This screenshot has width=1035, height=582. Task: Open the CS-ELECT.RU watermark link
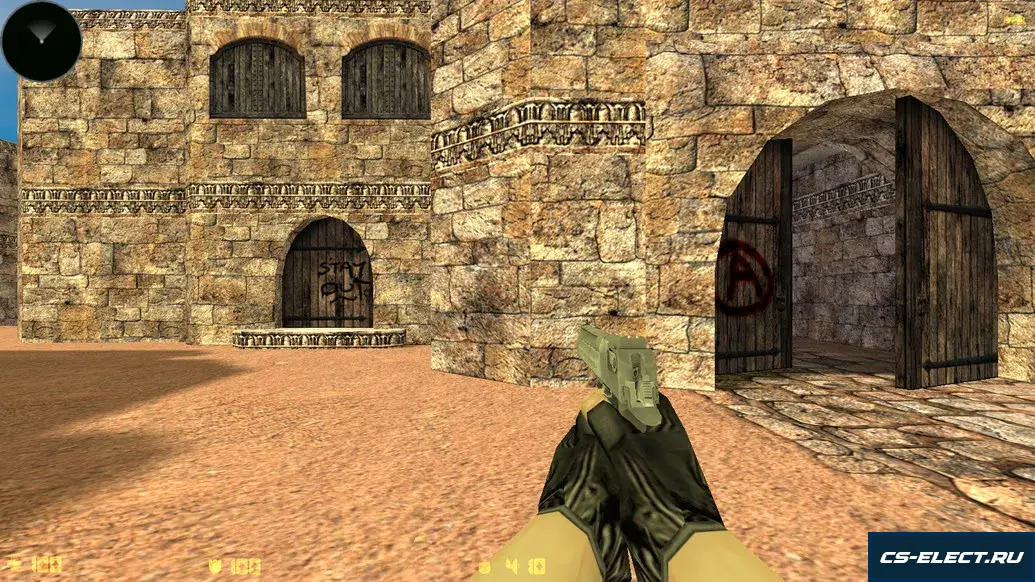click(950, 557)
